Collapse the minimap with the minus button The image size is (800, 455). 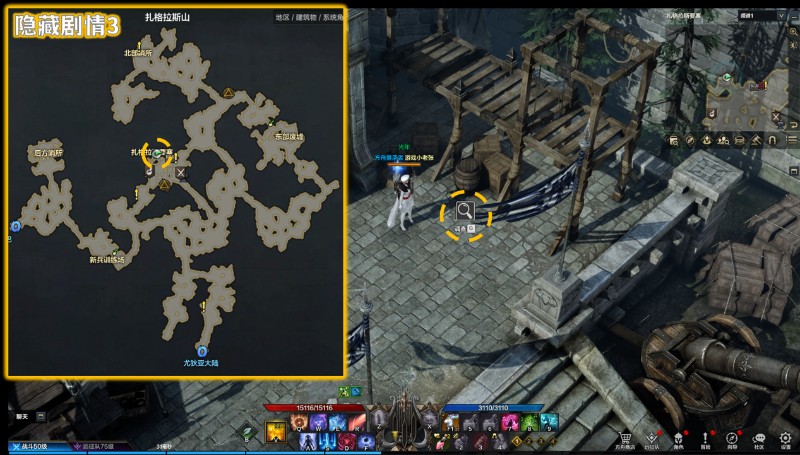tap(794, 16)
